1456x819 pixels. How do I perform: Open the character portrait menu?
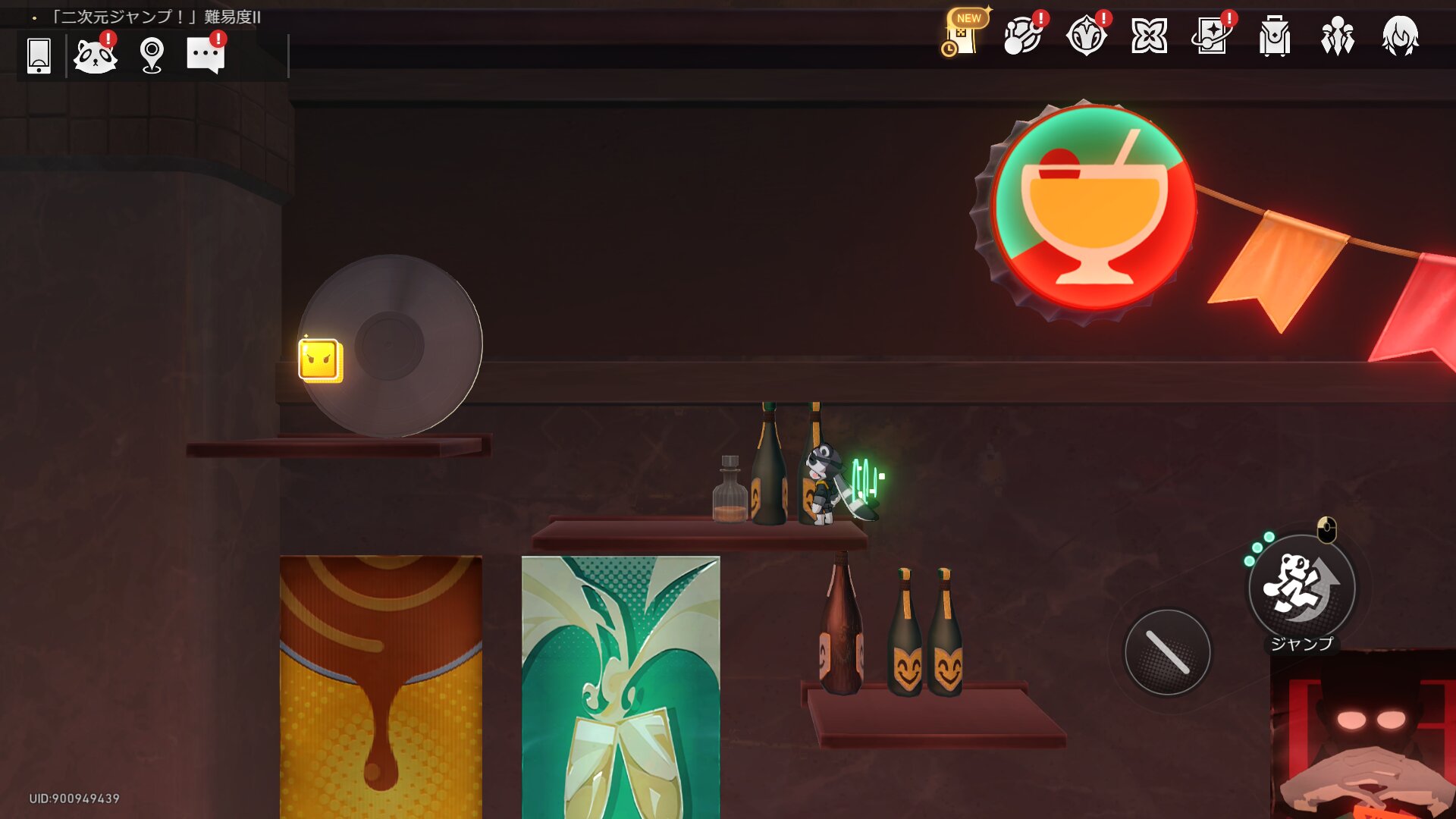[1400, 36]
